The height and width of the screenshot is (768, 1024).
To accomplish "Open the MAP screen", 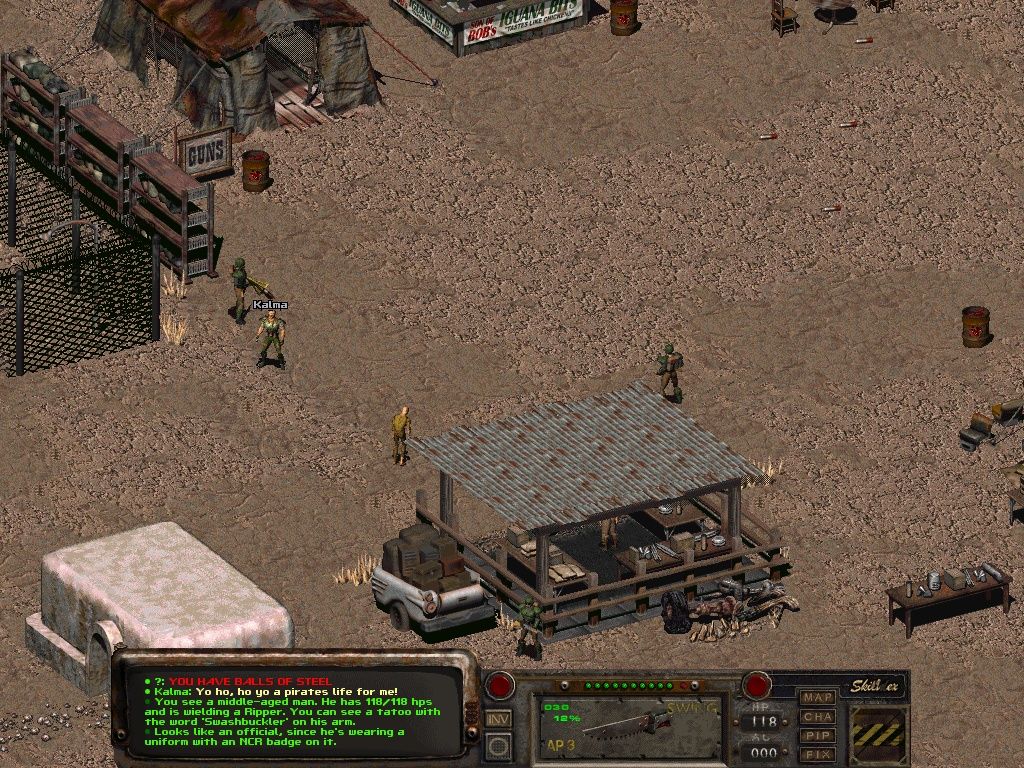I will (818, 697).
